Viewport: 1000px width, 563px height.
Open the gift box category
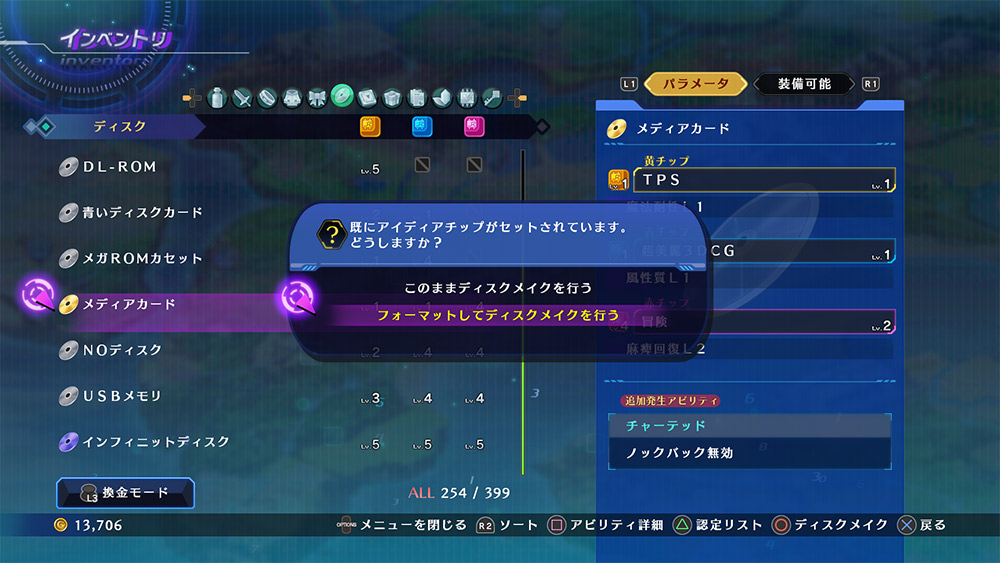(392, 97)
